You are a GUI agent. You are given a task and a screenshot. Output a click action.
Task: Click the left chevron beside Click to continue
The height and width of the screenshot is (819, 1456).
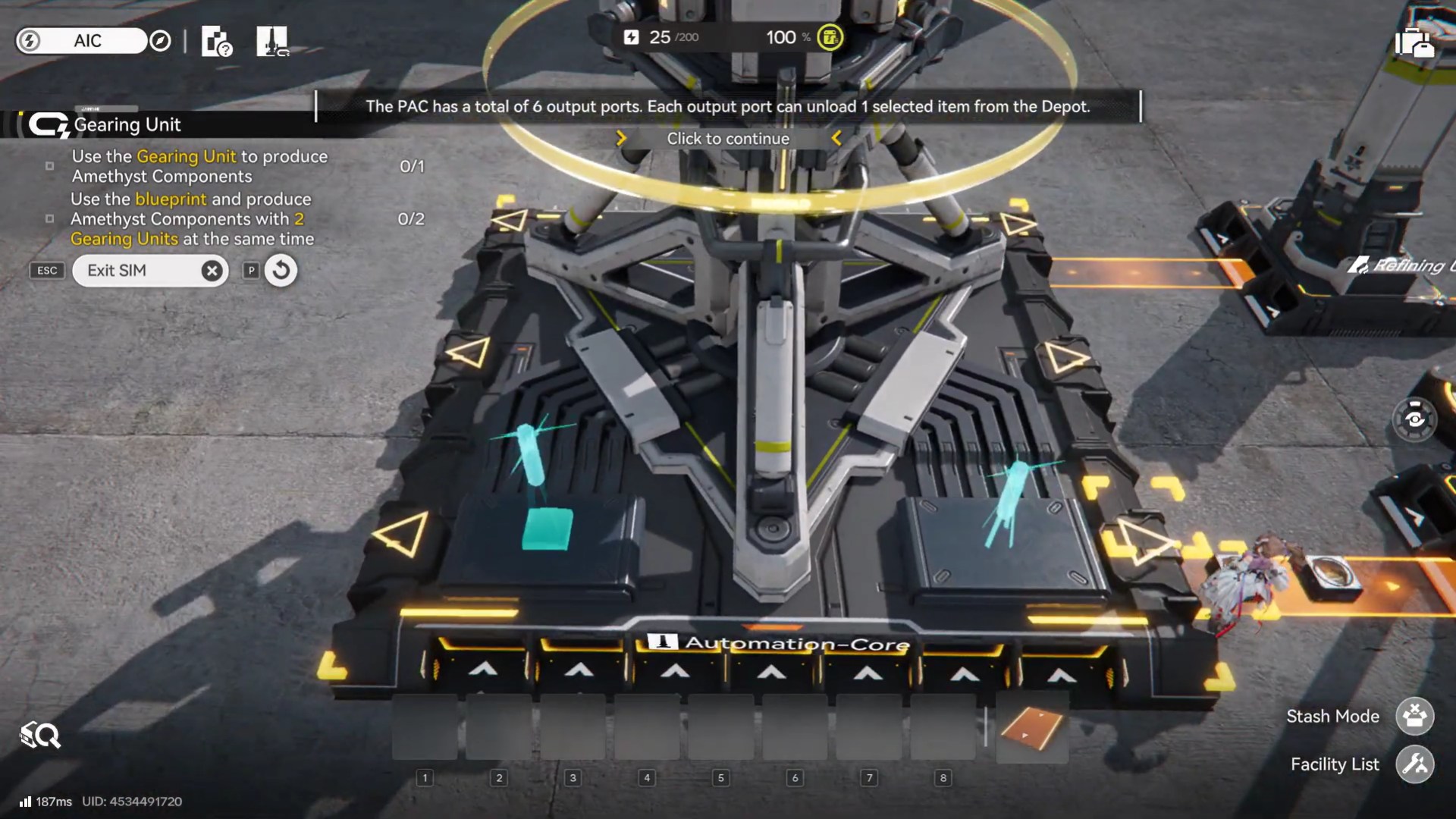(x=621, y=138)
